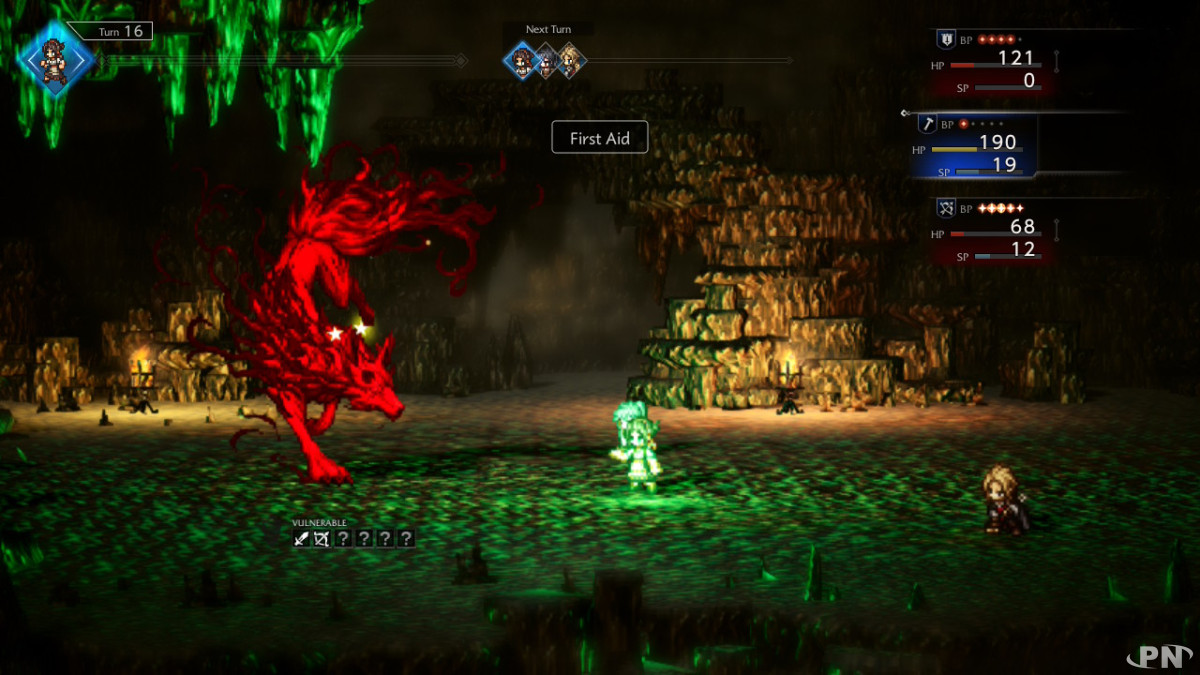Click the blond character in Next Turn order

pos(570,61)
